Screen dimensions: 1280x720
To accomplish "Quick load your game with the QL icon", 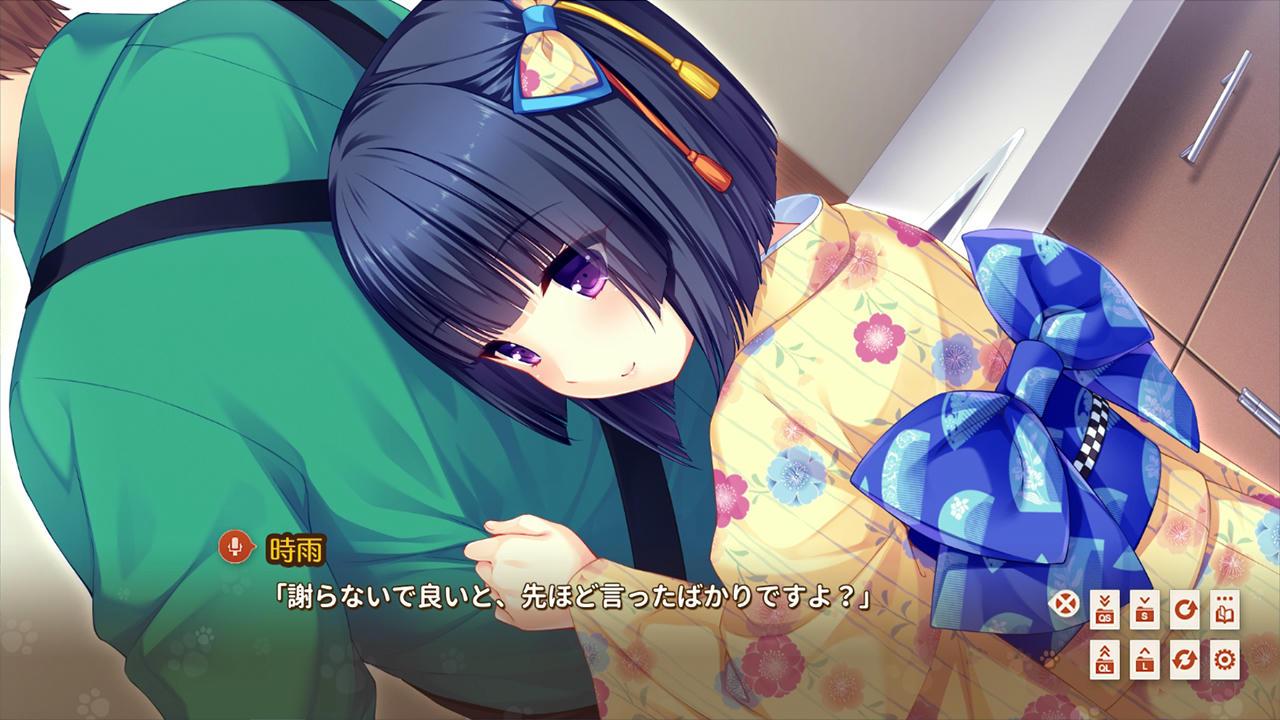I will tap(1104, 660).
